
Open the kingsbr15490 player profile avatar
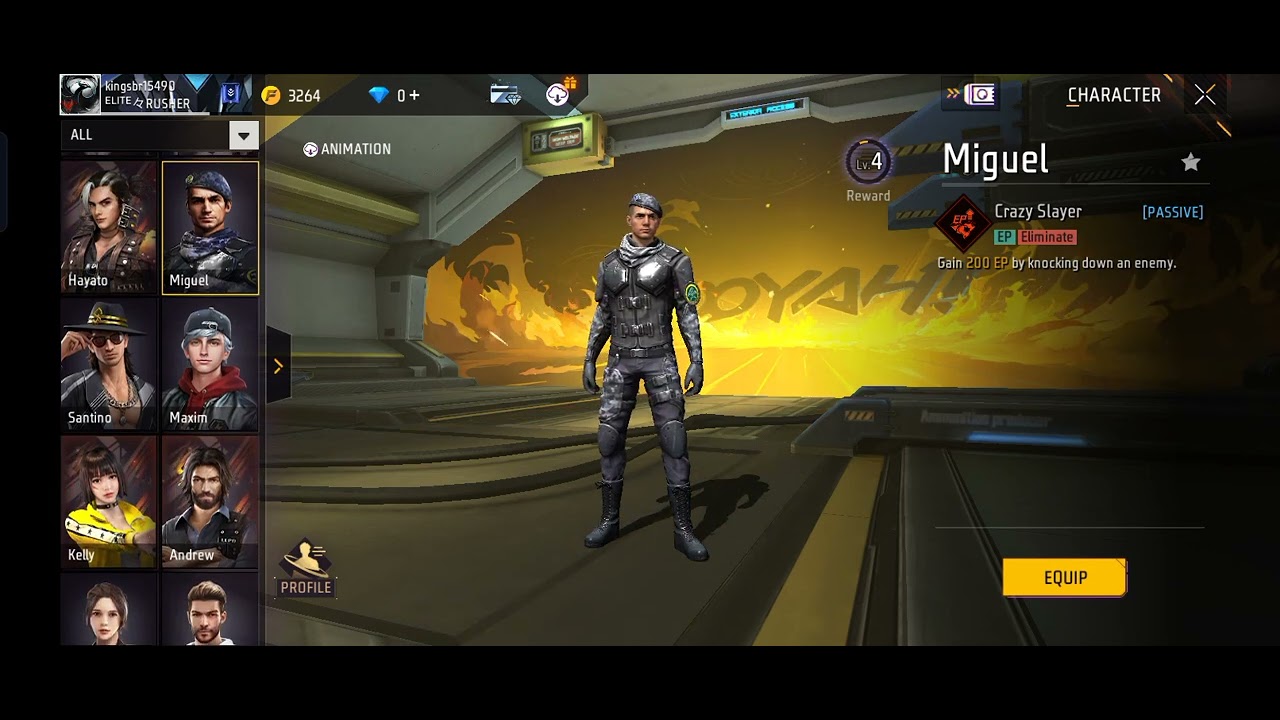[80, 95]
